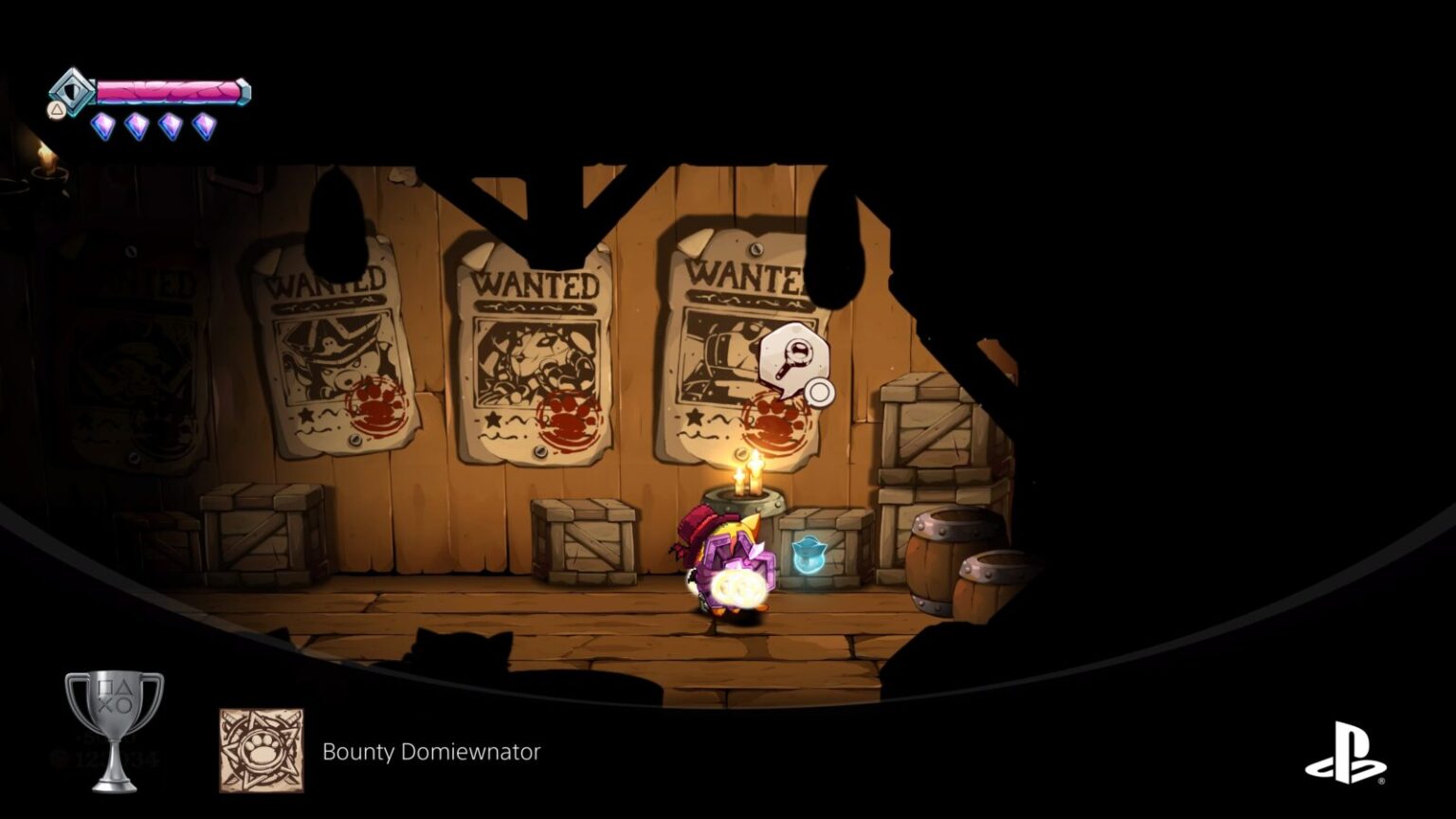1456x819 pixels.
Task: Toggle the blue ghost bucket pickup
Action: [x=810, y=556]
